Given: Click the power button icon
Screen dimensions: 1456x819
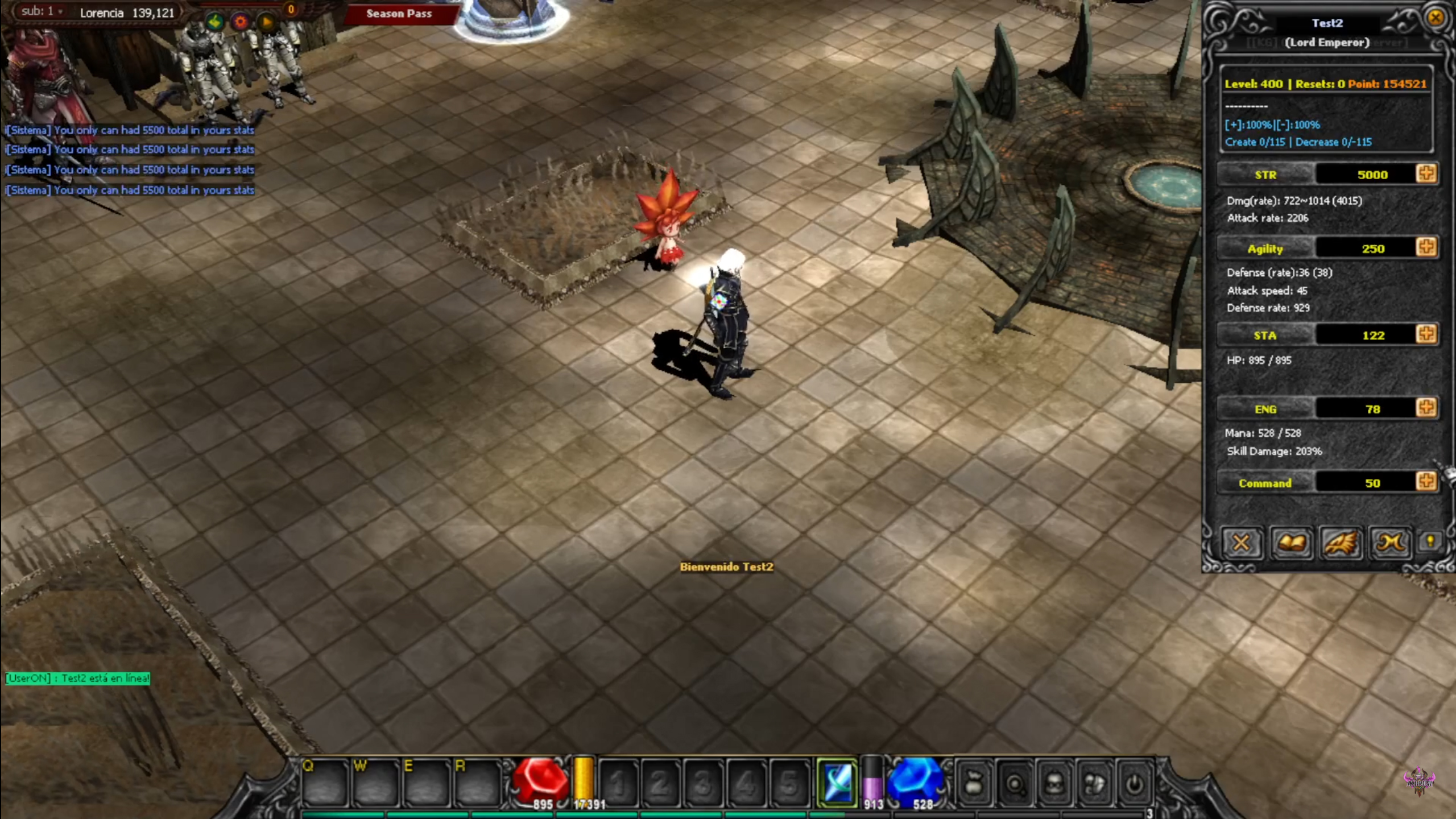Looking at the screenshot, I should [1134, 784].
